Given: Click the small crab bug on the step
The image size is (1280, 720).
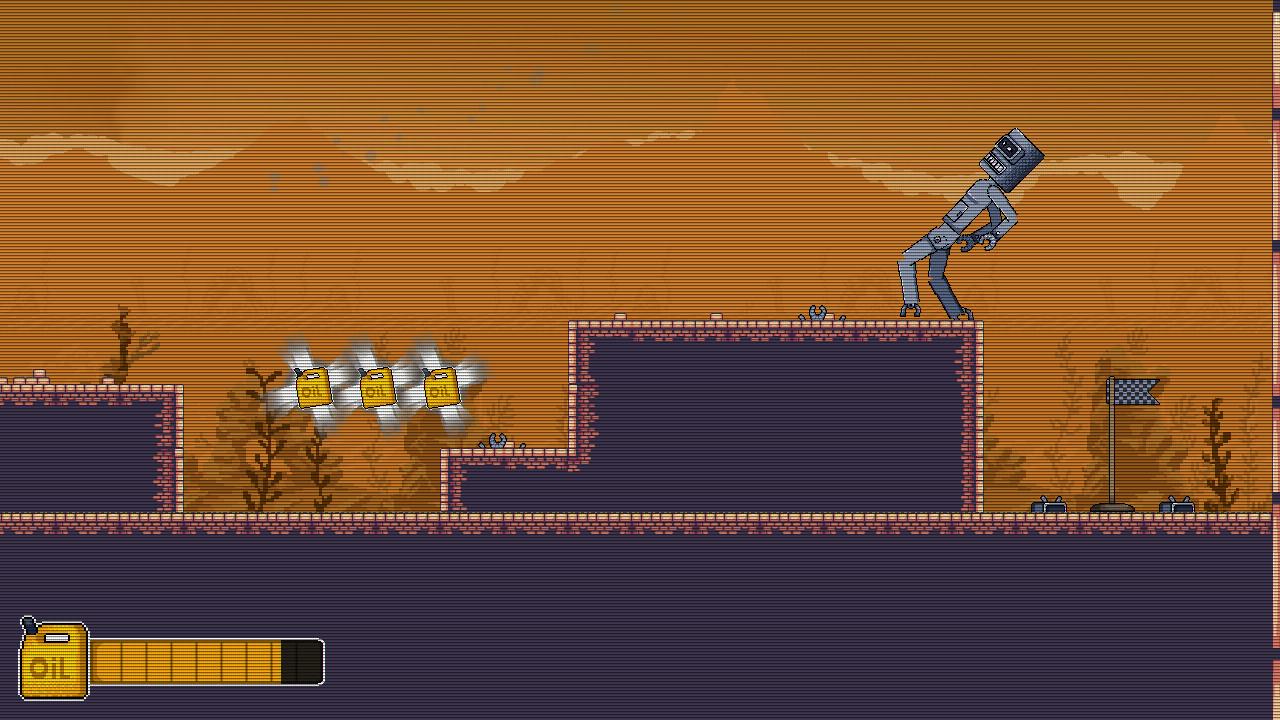Looking at the screenshot, I should click(x=497, y=440).
